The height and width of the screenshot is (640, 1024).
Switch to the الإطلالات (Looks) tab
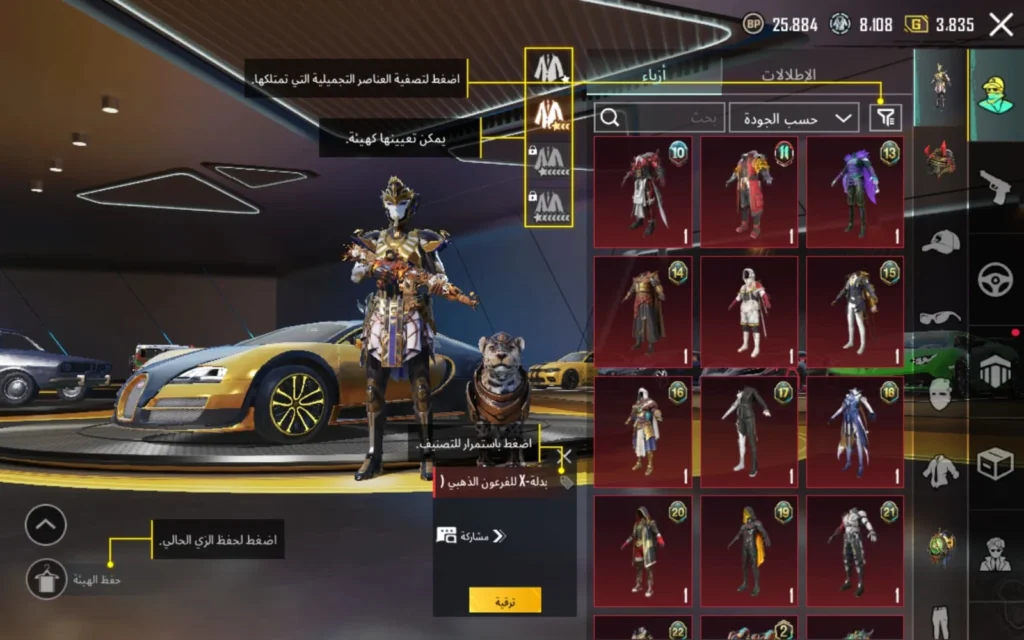789,75
